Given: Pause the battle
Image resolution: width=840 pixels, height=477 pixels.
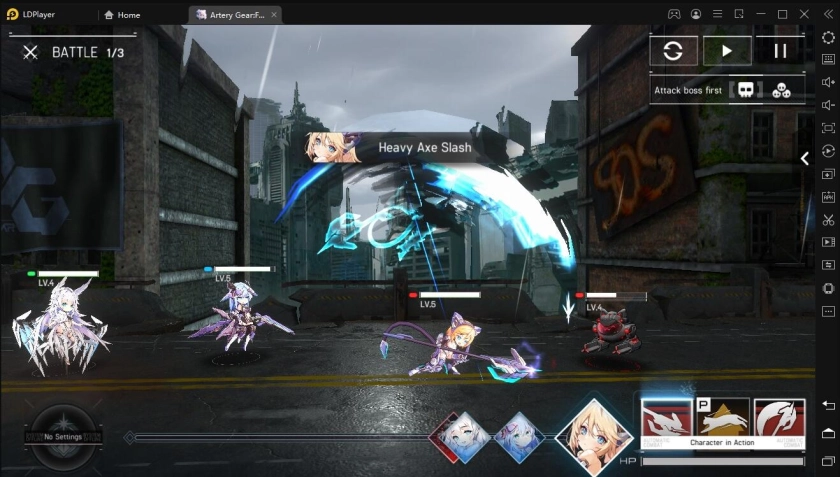Looking at the screenshot, I should (x=780, y=51).
